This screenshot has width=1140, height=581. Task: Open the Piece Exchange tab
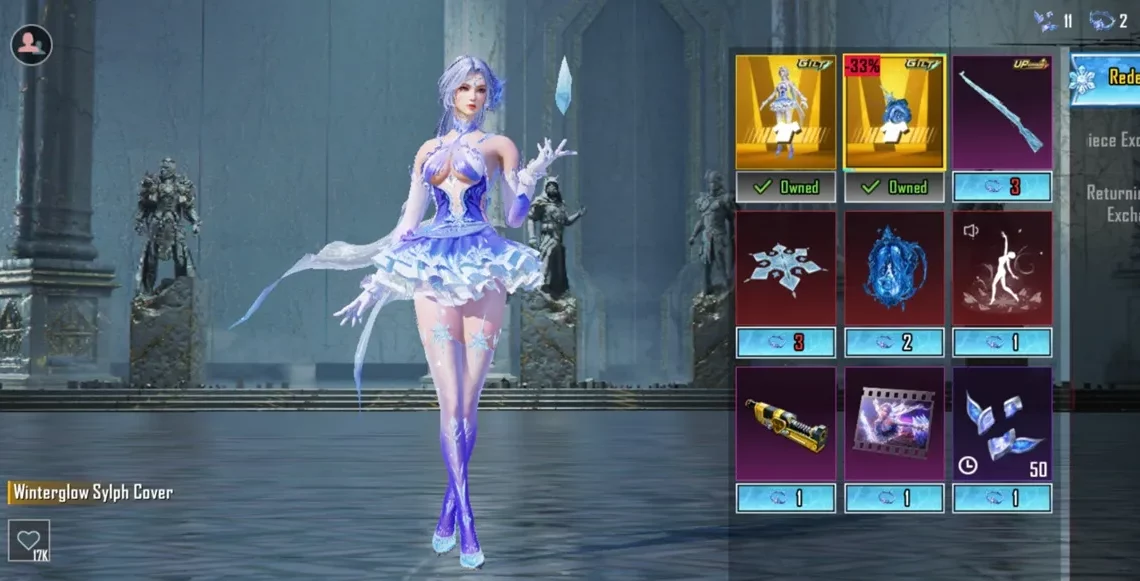1112,140
